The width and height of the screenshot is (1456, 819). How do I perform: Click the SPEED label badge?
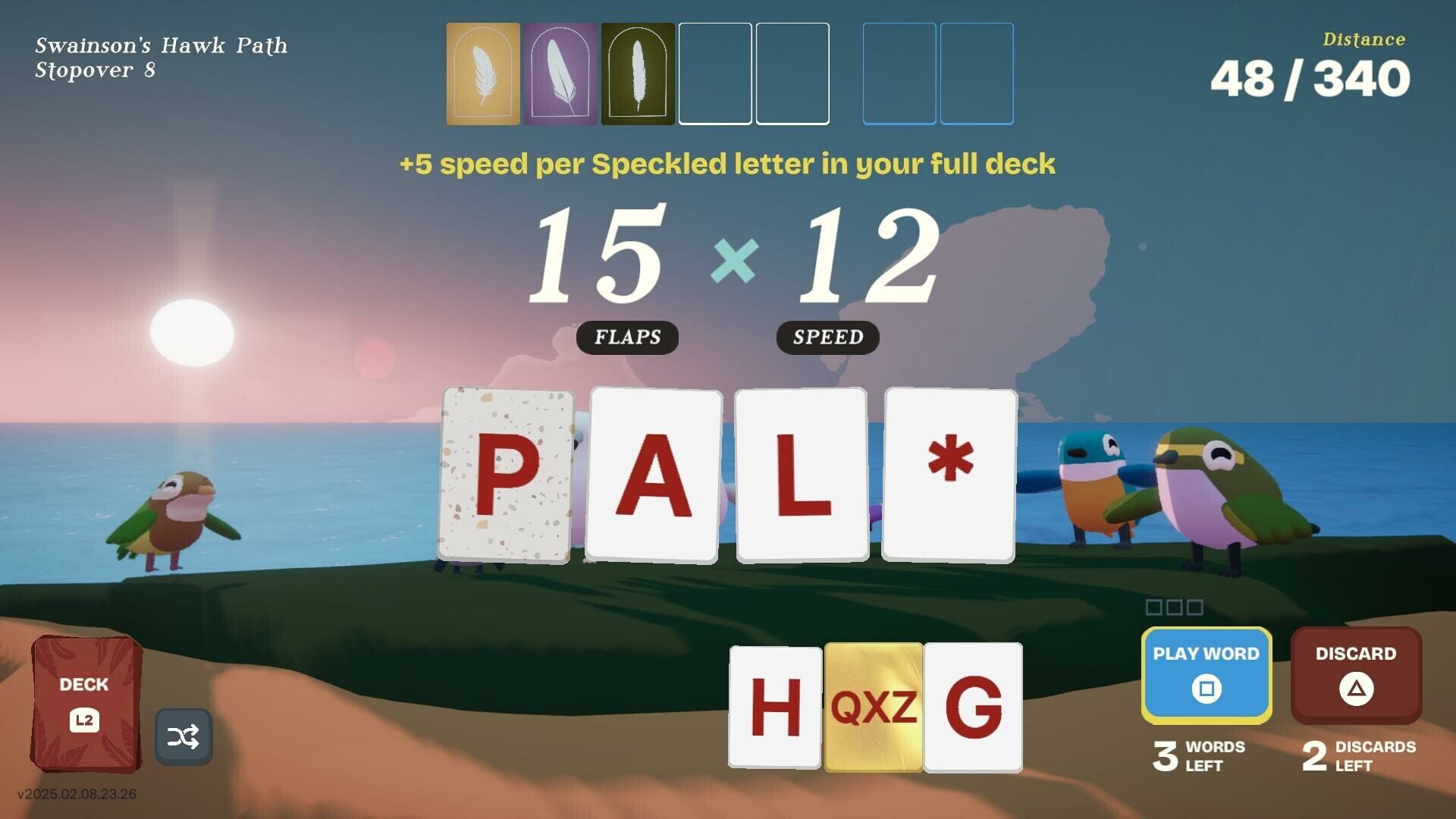(x=828, y=337)
